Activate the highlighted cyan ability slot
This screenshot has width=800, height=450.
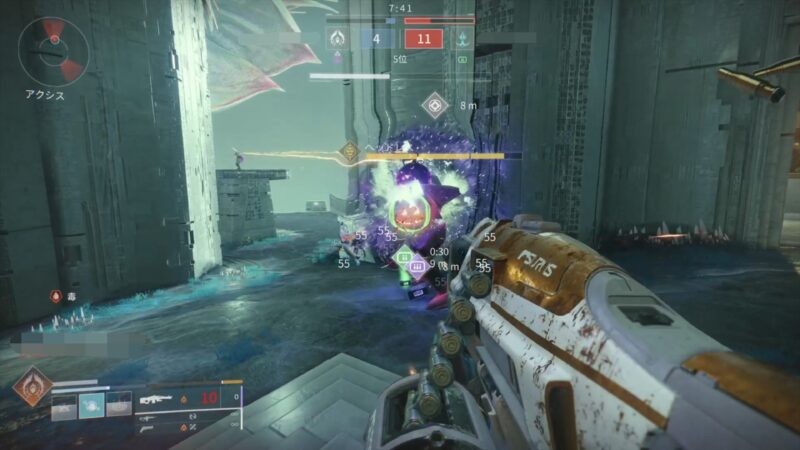point(92,403)
